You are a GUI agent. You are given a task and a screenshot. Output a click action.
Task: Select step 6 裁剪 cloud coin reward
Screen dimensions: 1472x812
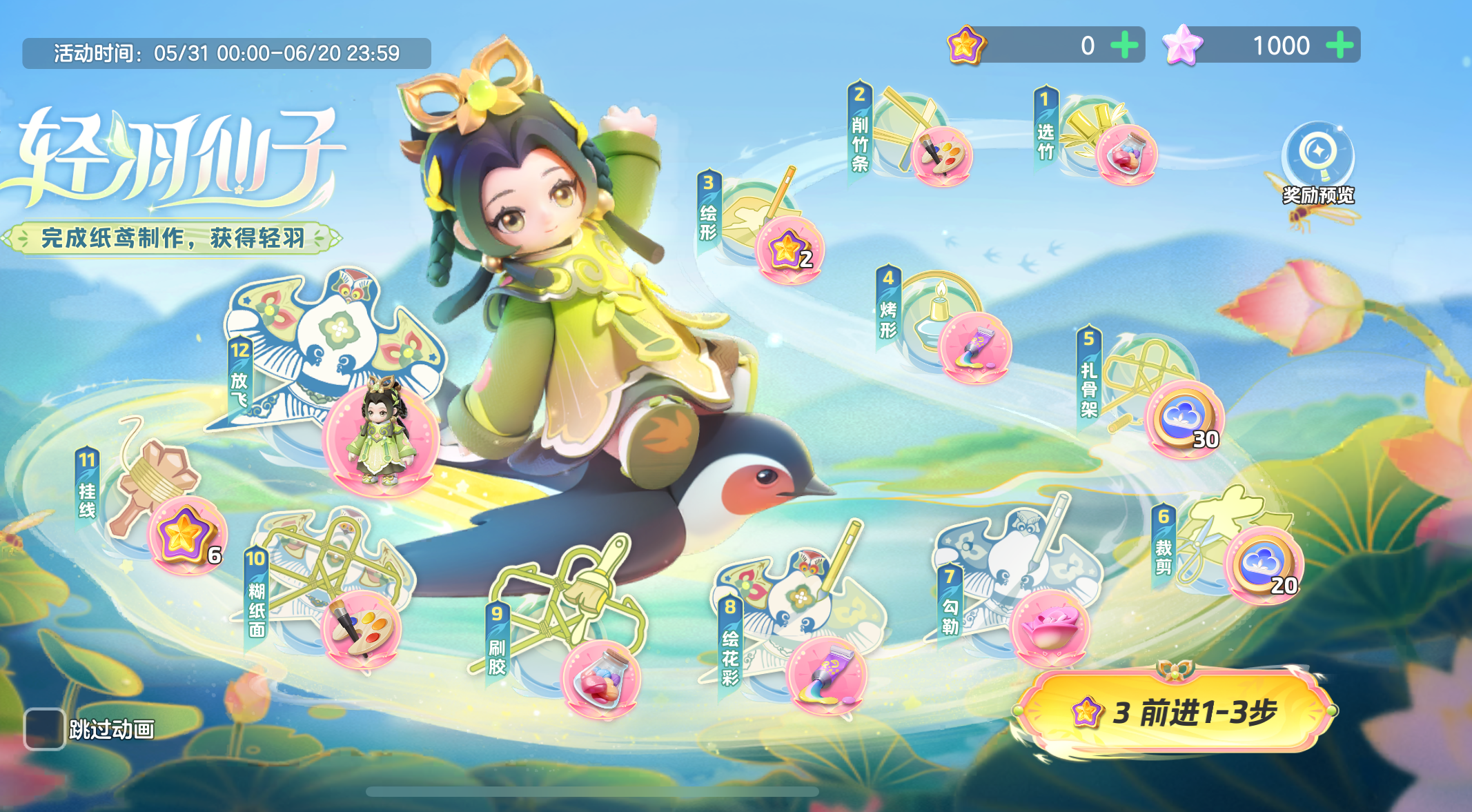[x=1264, y=565]
